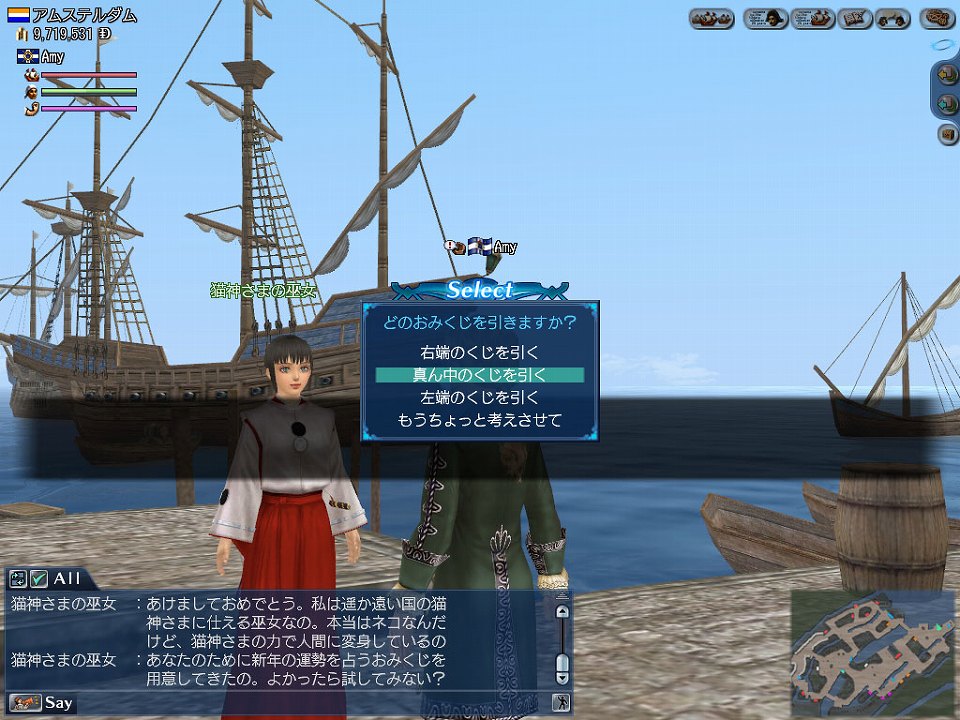Open the port minimap
Viewport: 960px width, 720px height.
pos(872,651)
